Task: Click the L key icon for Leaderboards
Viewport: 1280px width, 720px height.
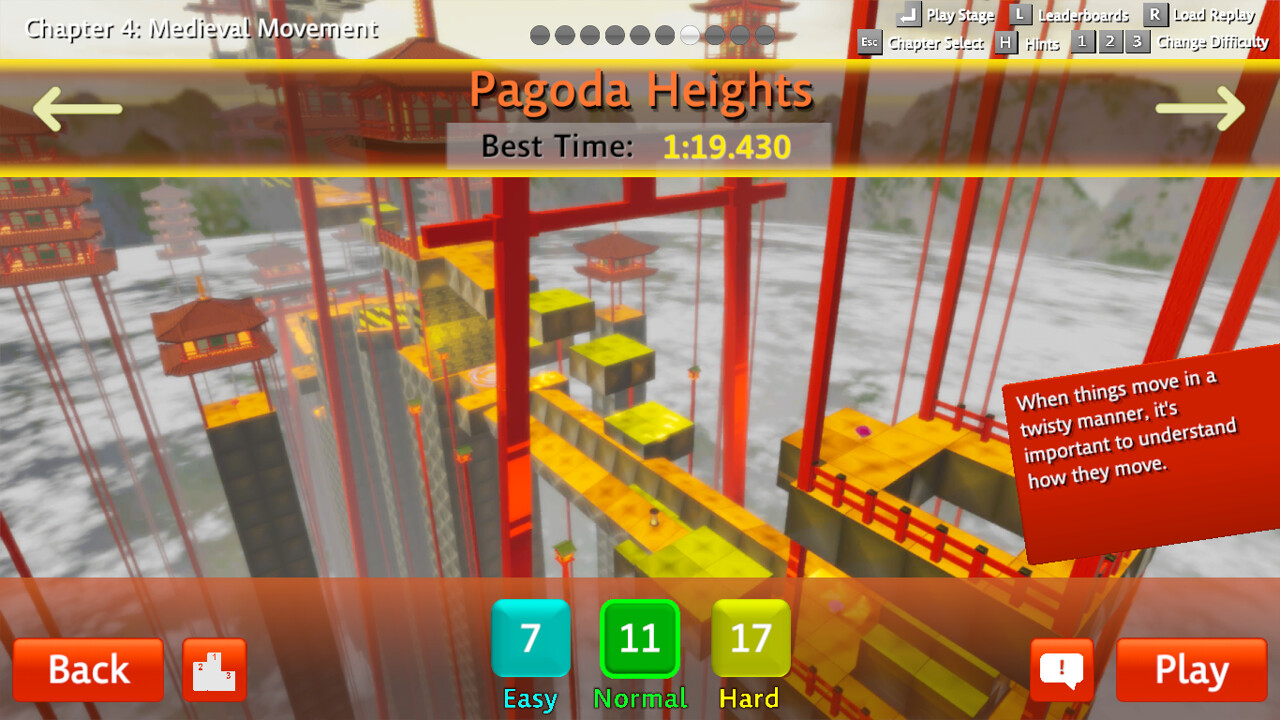Action: (1019, 15)
